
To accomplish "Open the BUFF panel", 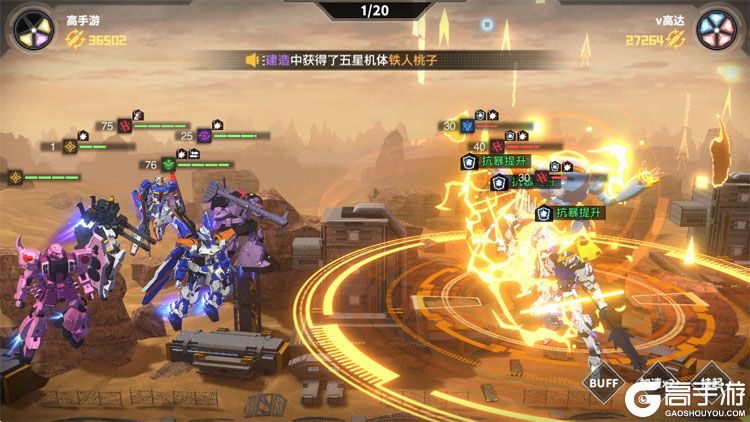I will click(604, 384).
